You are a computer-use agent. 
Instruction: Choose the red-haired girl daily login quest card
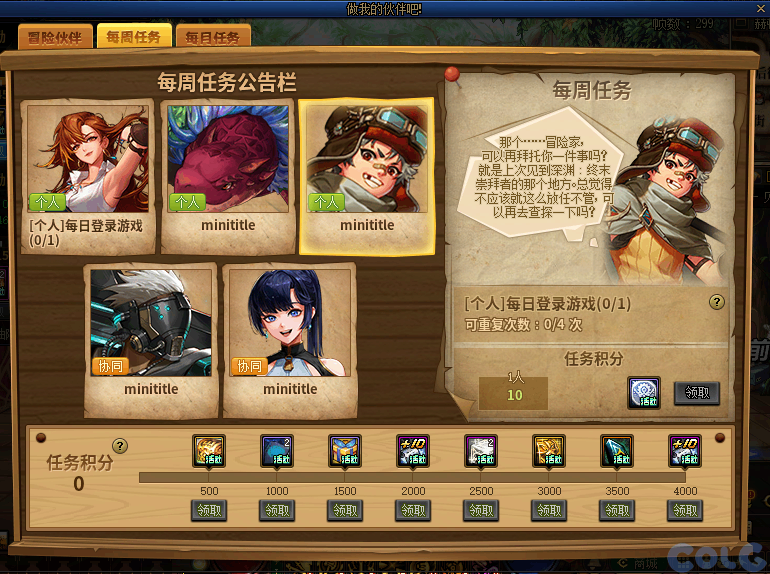pos(88,170)
